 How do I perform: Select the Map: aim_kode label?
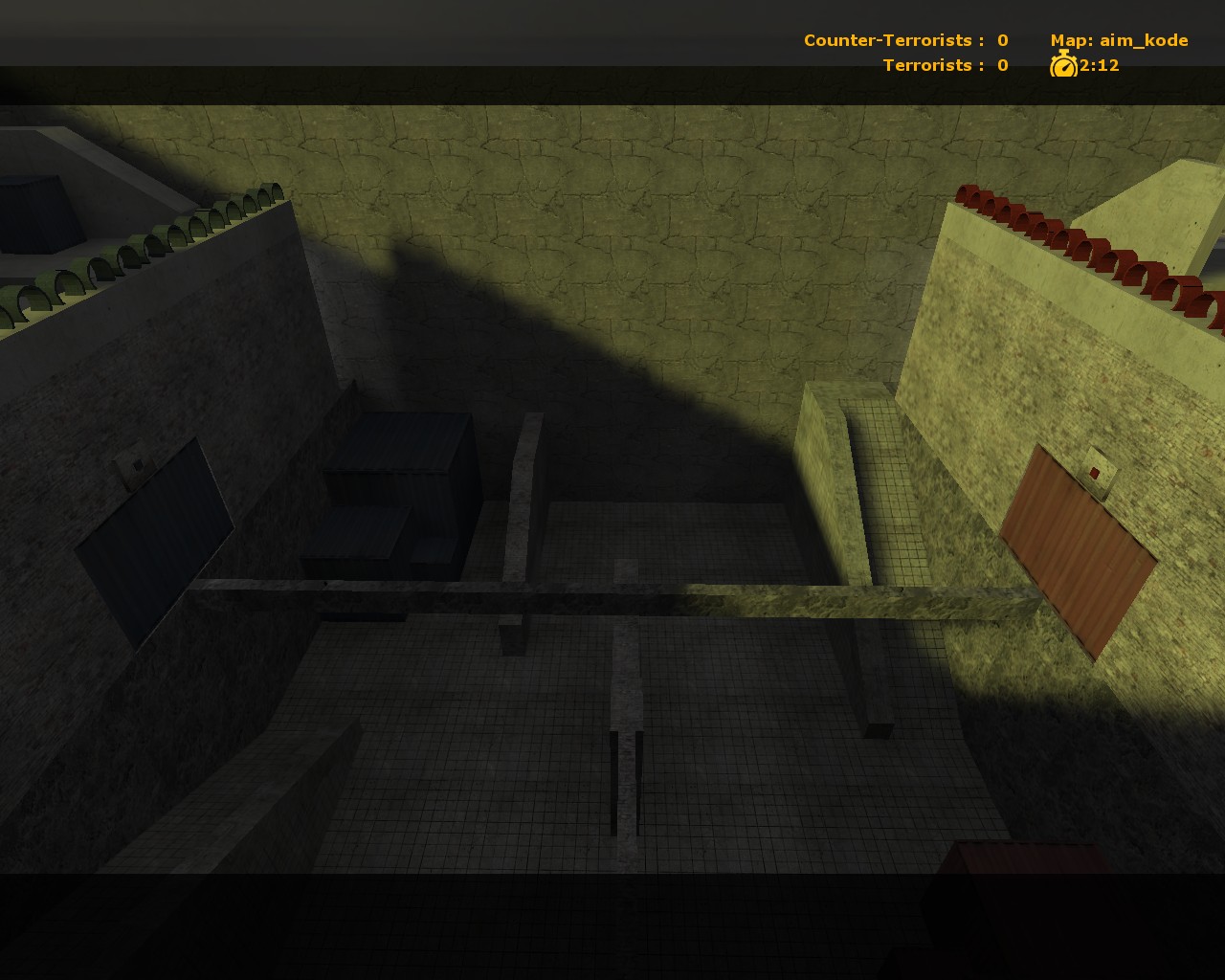click(1118, 40)
